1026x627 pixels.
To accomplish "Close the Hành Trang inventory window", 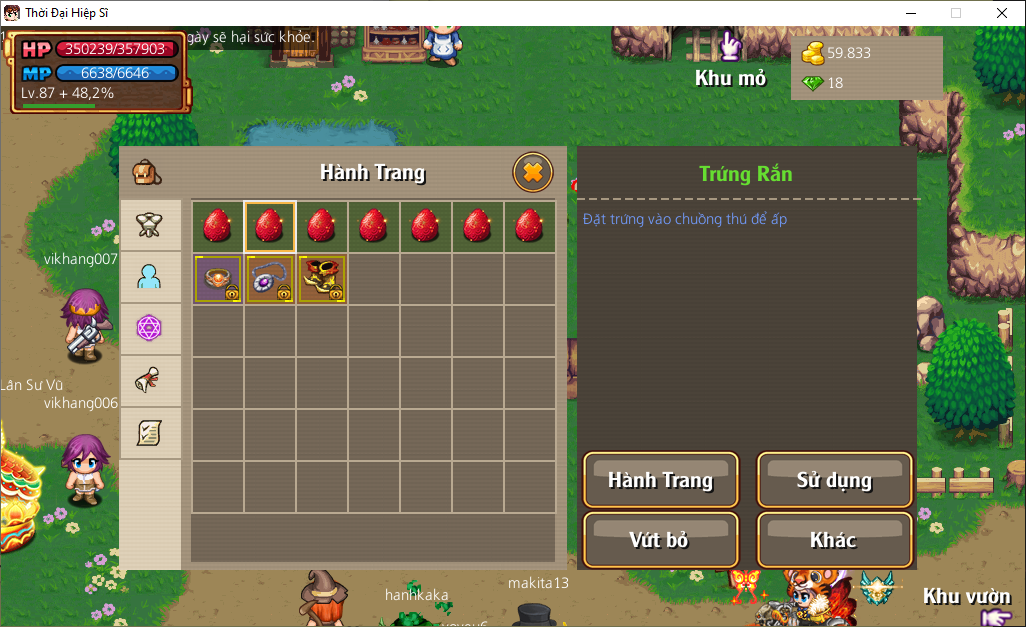I will point(533,173).
